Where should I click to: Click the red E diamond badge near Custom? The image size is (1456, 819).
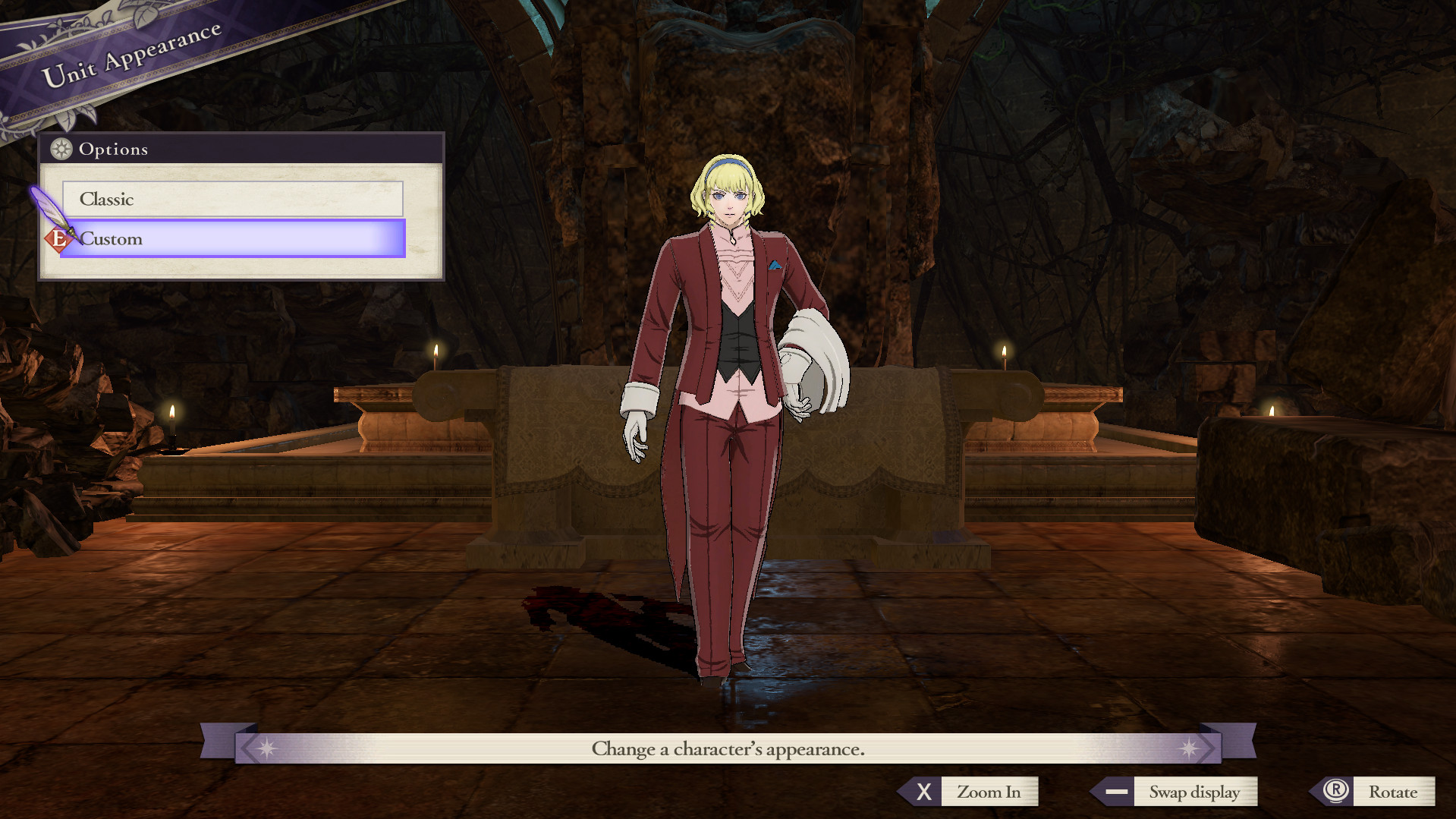tap(58, 239)
